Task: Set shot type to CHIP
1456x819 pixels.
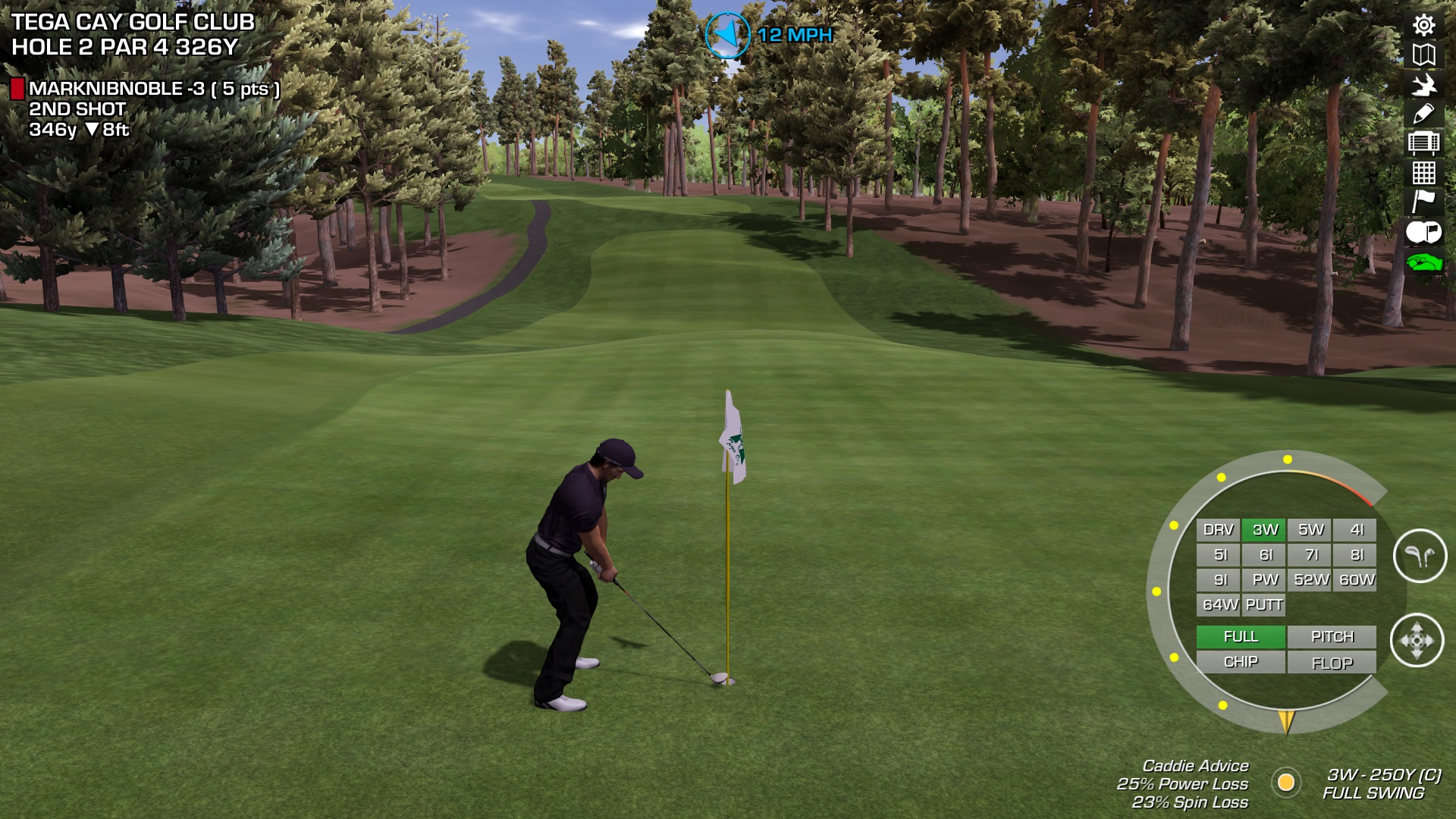Action: [1241, 662]
